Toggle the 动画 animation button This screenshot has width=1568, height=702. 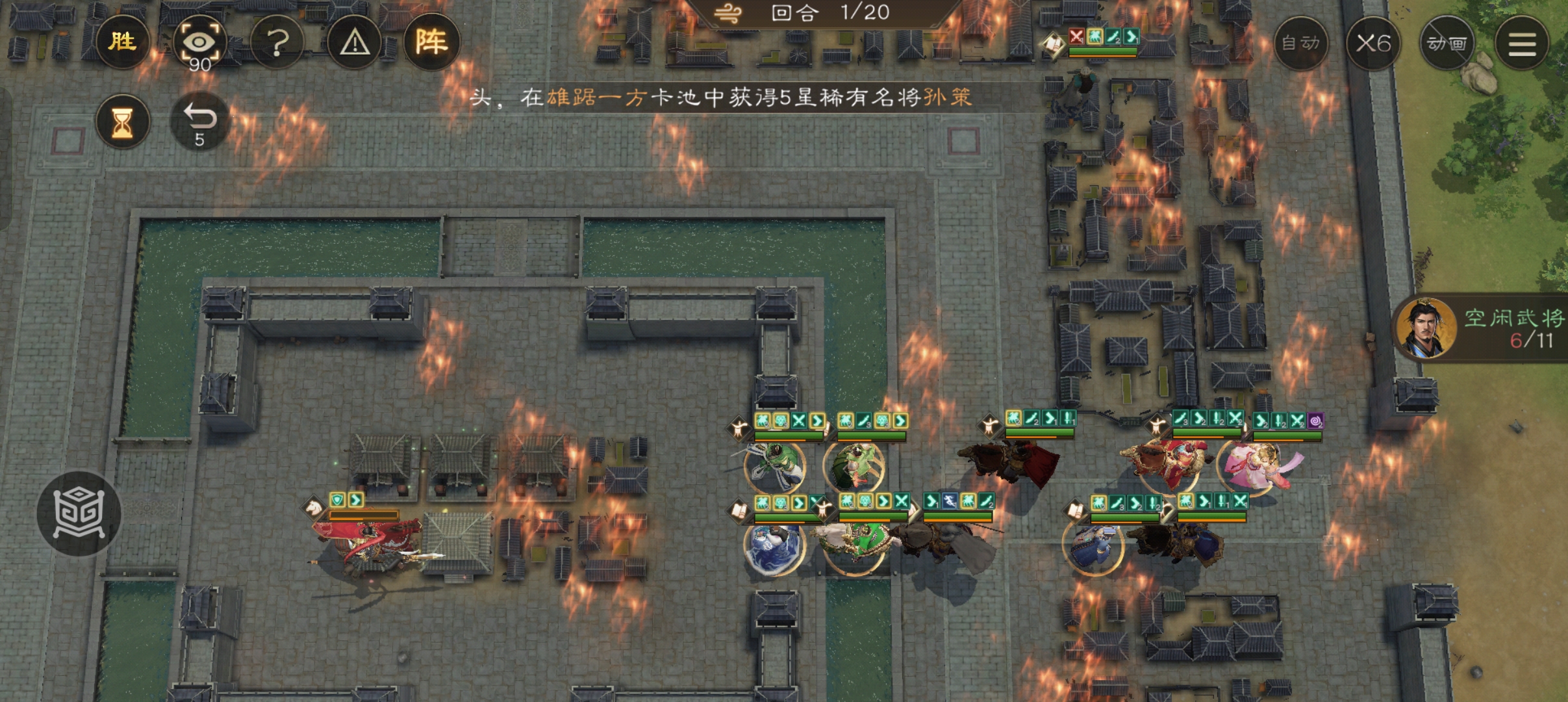point(1446,44)
